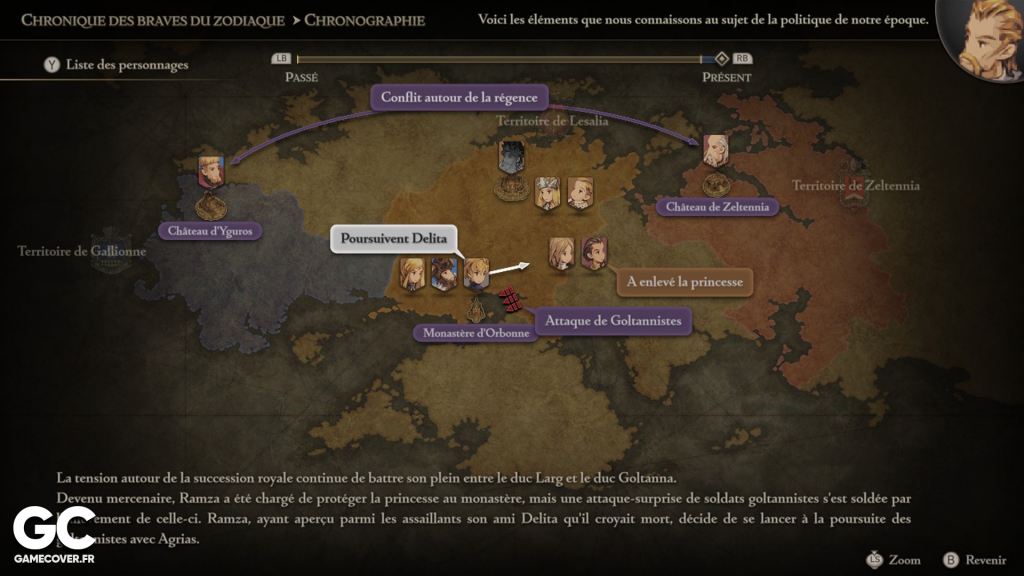Select the Château d'Yguros location label
Screen dimensions: 1024x576
tap(210, 231)
